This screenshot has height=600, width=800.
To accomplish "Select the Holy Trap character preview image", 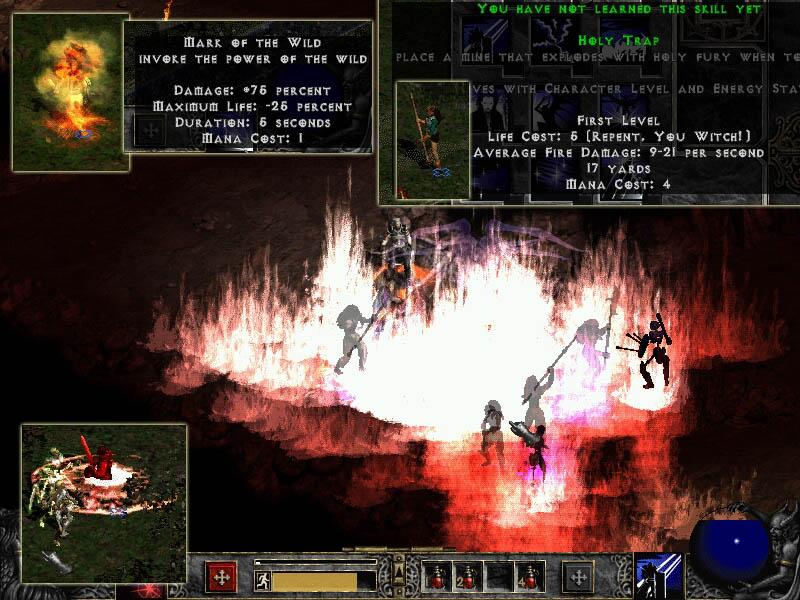I will point(432,141).
